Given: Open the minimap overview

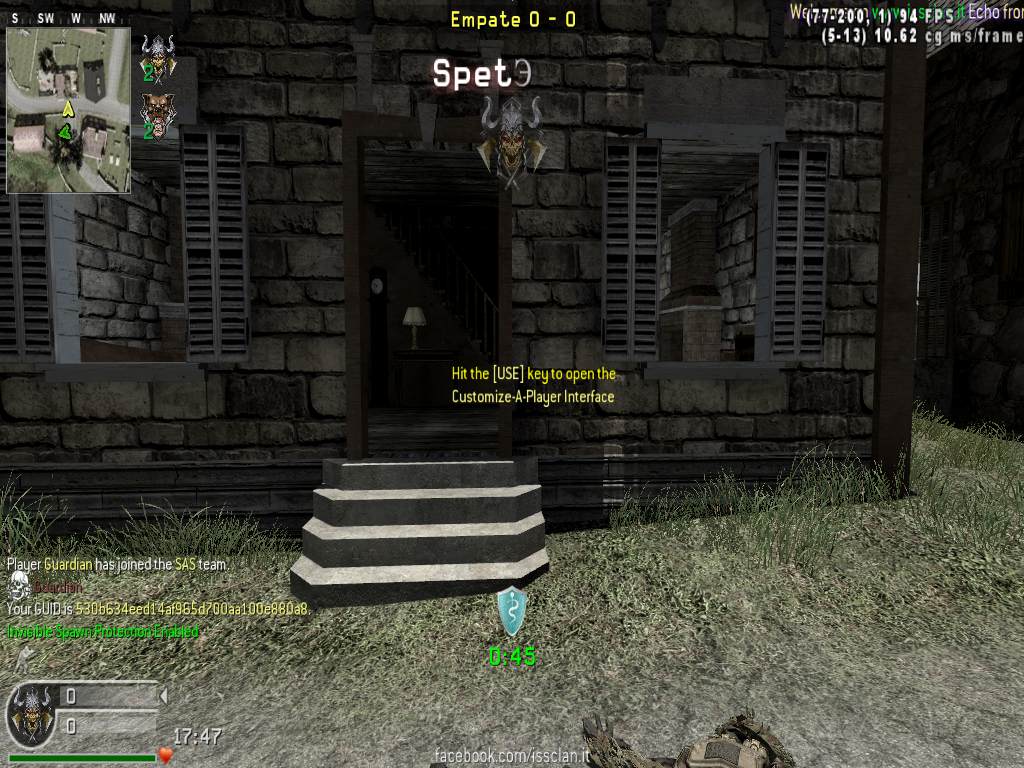Looking at the screenshot, I should 68,109.
